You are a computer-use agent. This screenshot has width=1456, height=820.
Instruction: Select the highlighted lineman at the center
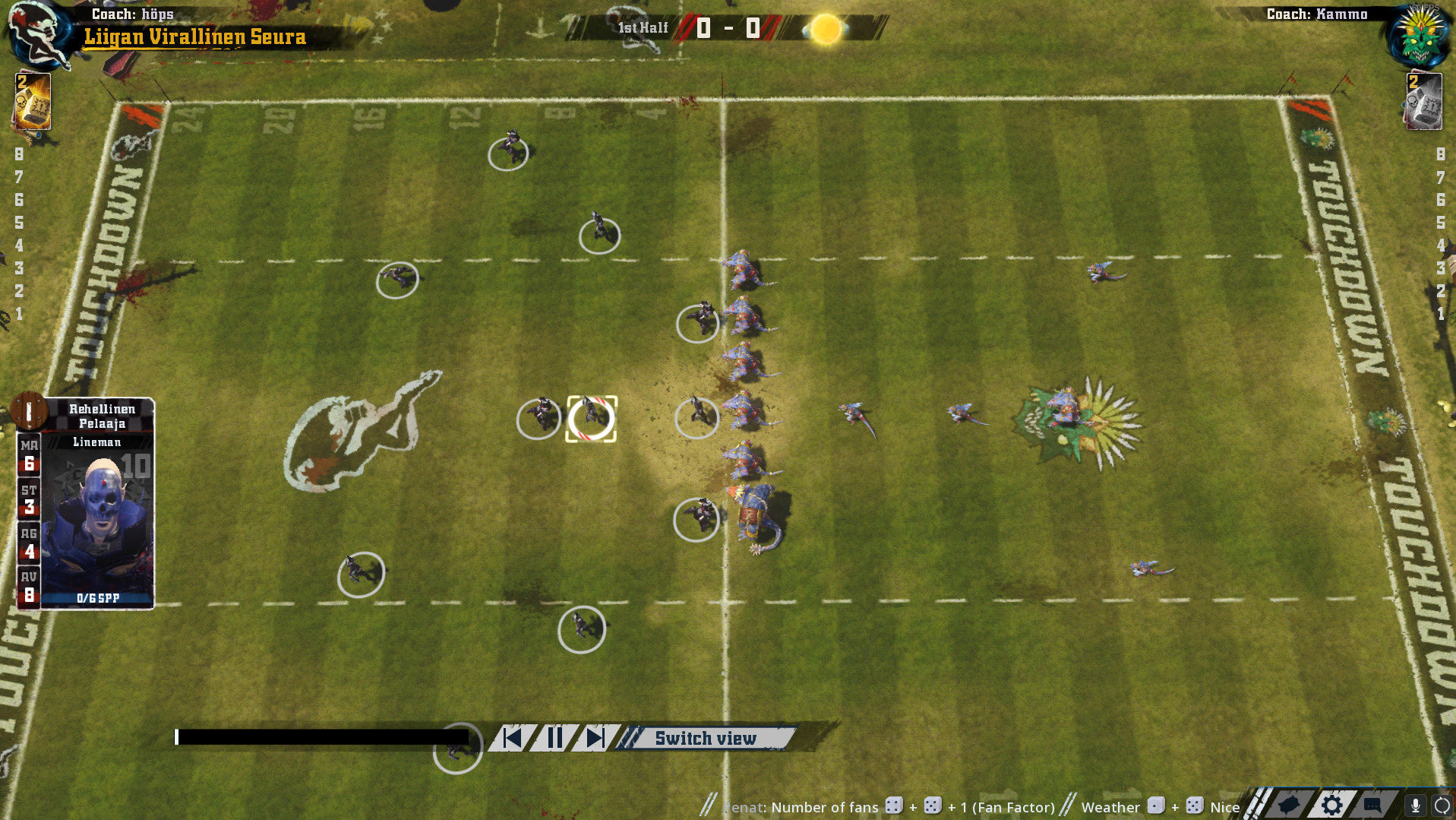tap(591, 418)
